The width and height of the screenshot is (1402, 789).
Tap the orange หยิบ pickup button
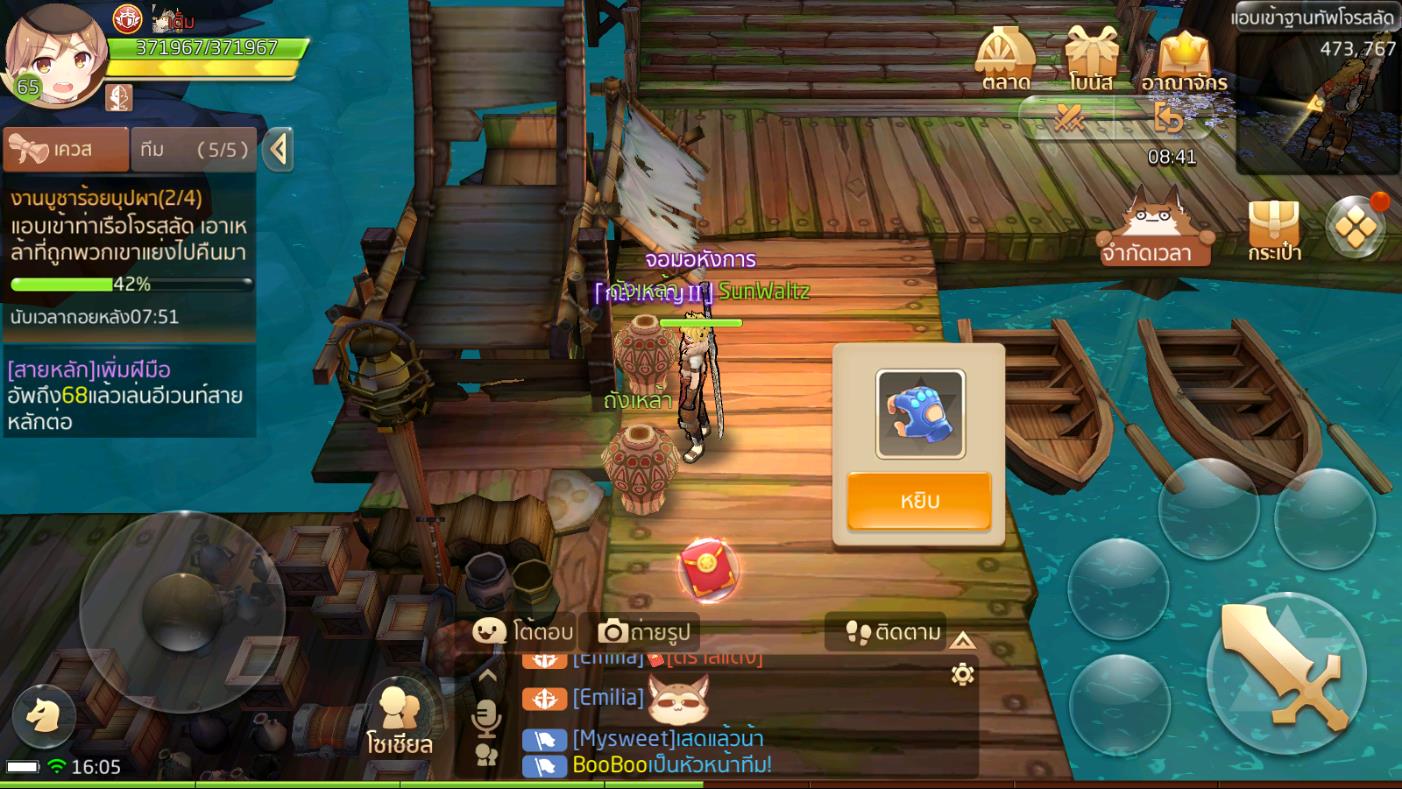point(919,500)
